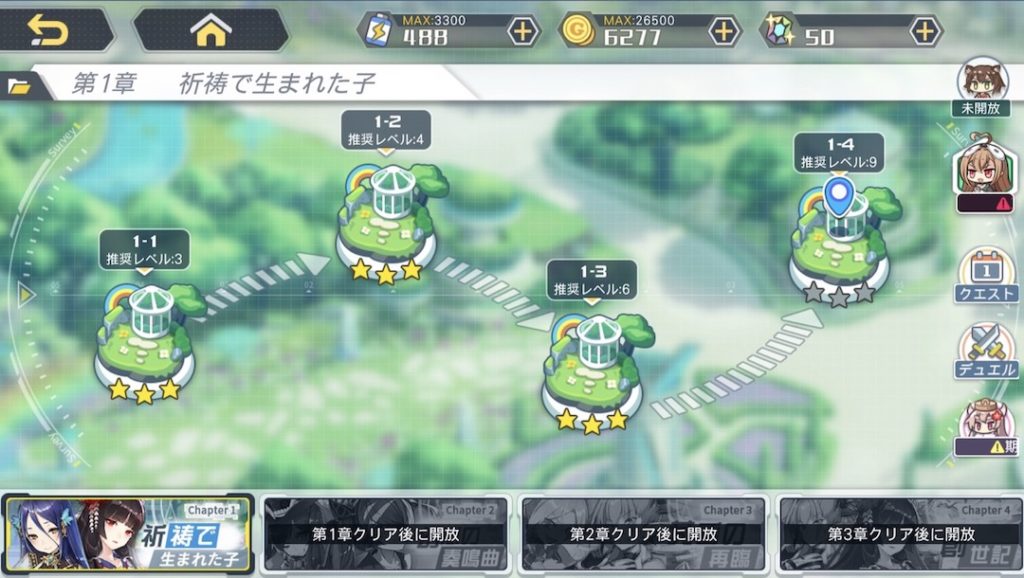Image resolution: width=1024 pixels, height=578 pixels.
Task: Add more stamina with the plus button
Action: [522, 31]
